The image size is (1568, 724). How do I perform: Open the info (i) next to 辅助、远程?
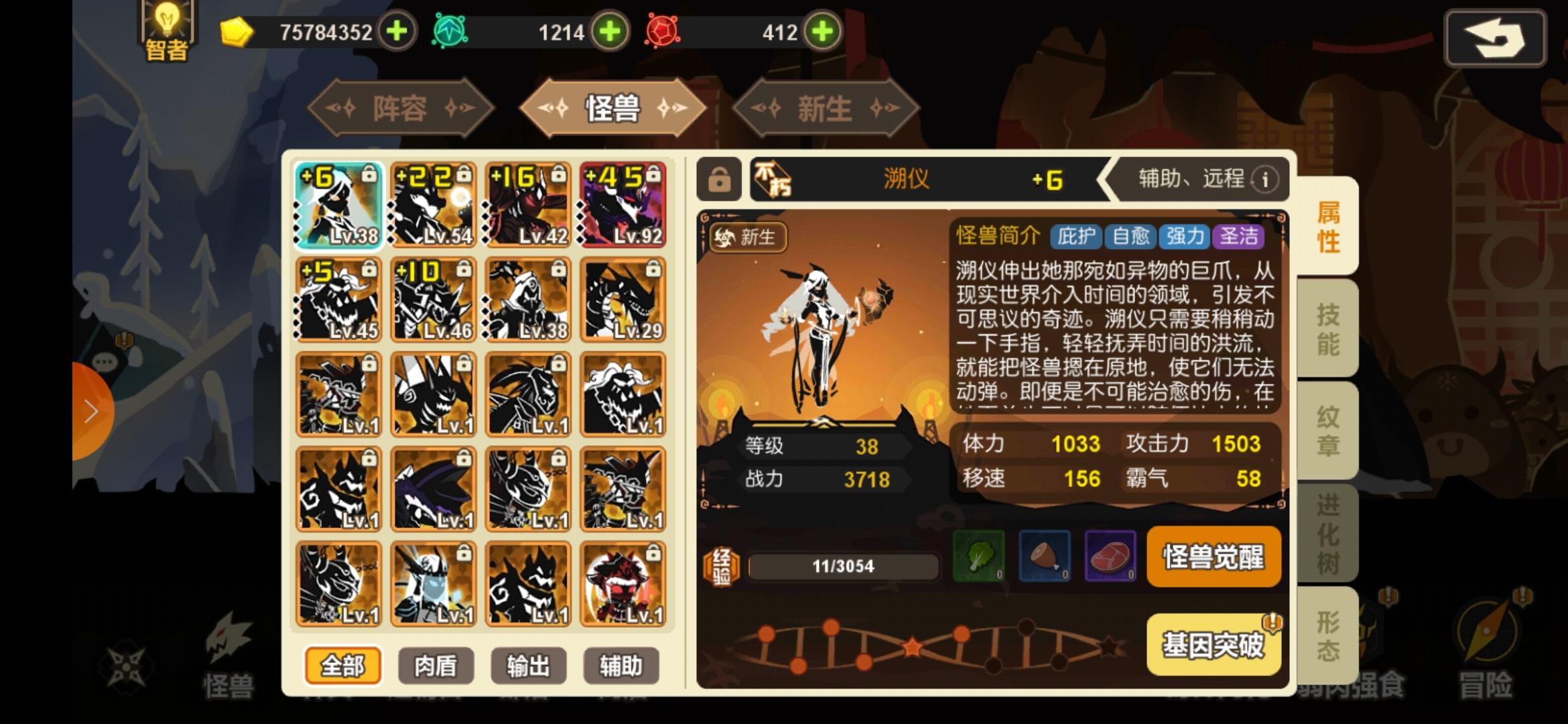[x=1264, y=179]
